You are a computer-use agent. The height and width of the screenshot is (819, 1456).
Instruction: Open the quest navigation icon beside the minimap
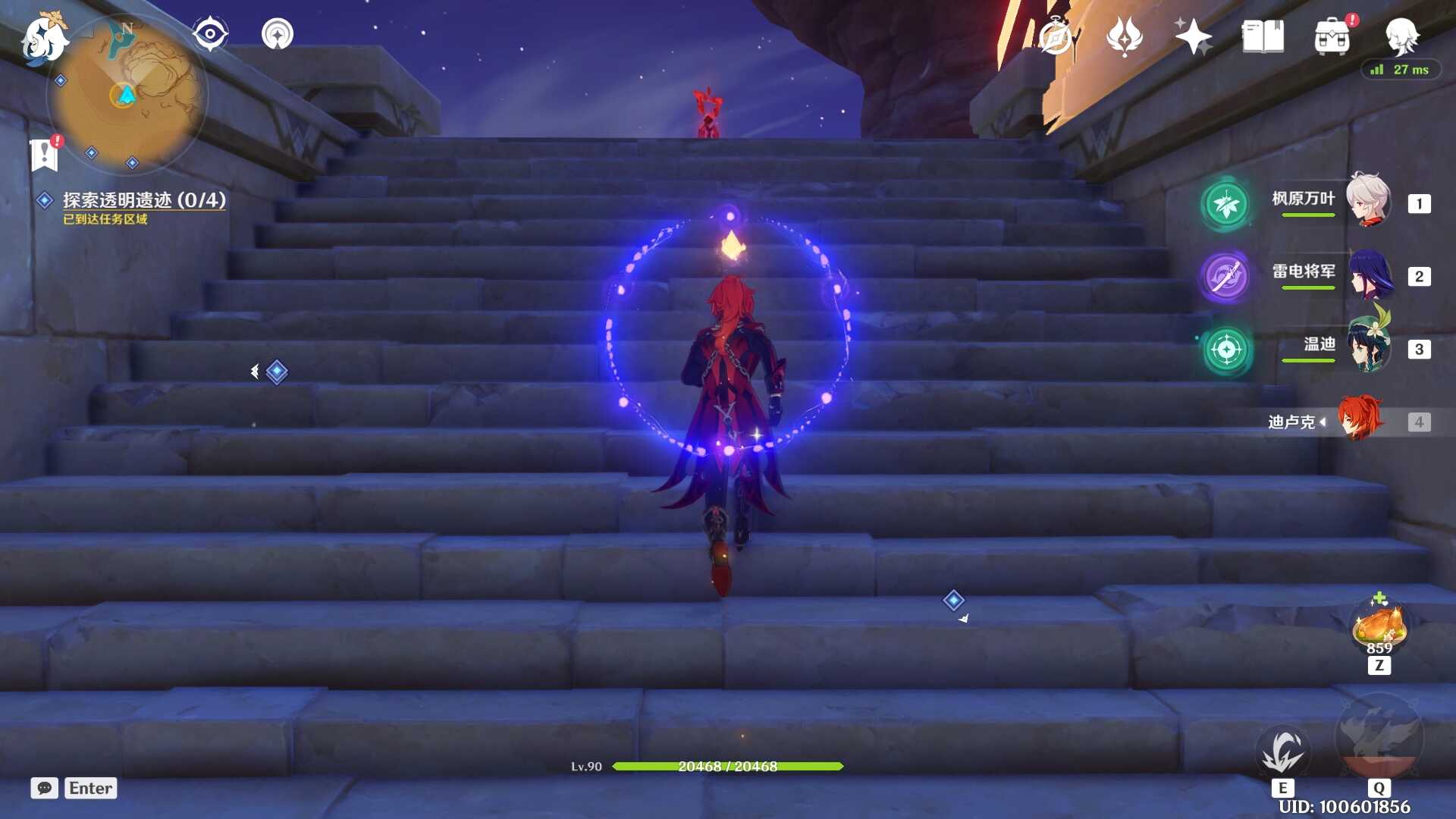(278, 34)
